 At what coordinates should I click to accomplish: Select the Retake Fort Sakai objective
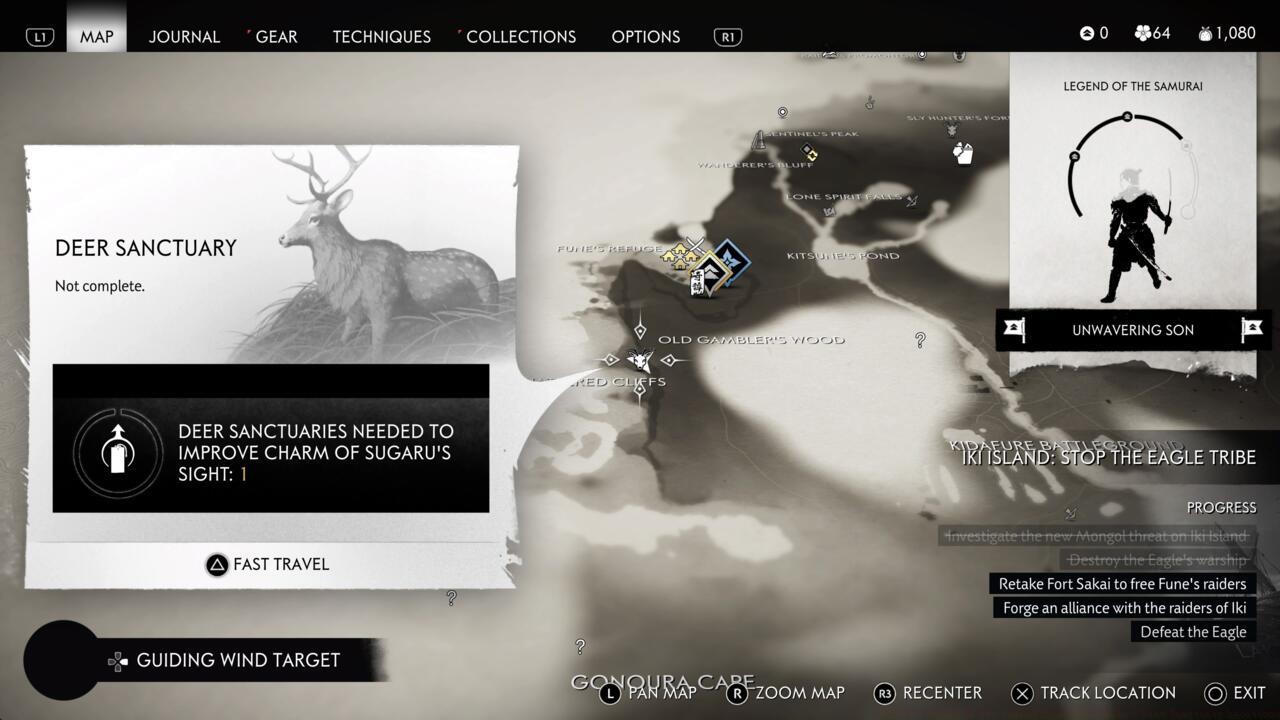coord(1122,584)
